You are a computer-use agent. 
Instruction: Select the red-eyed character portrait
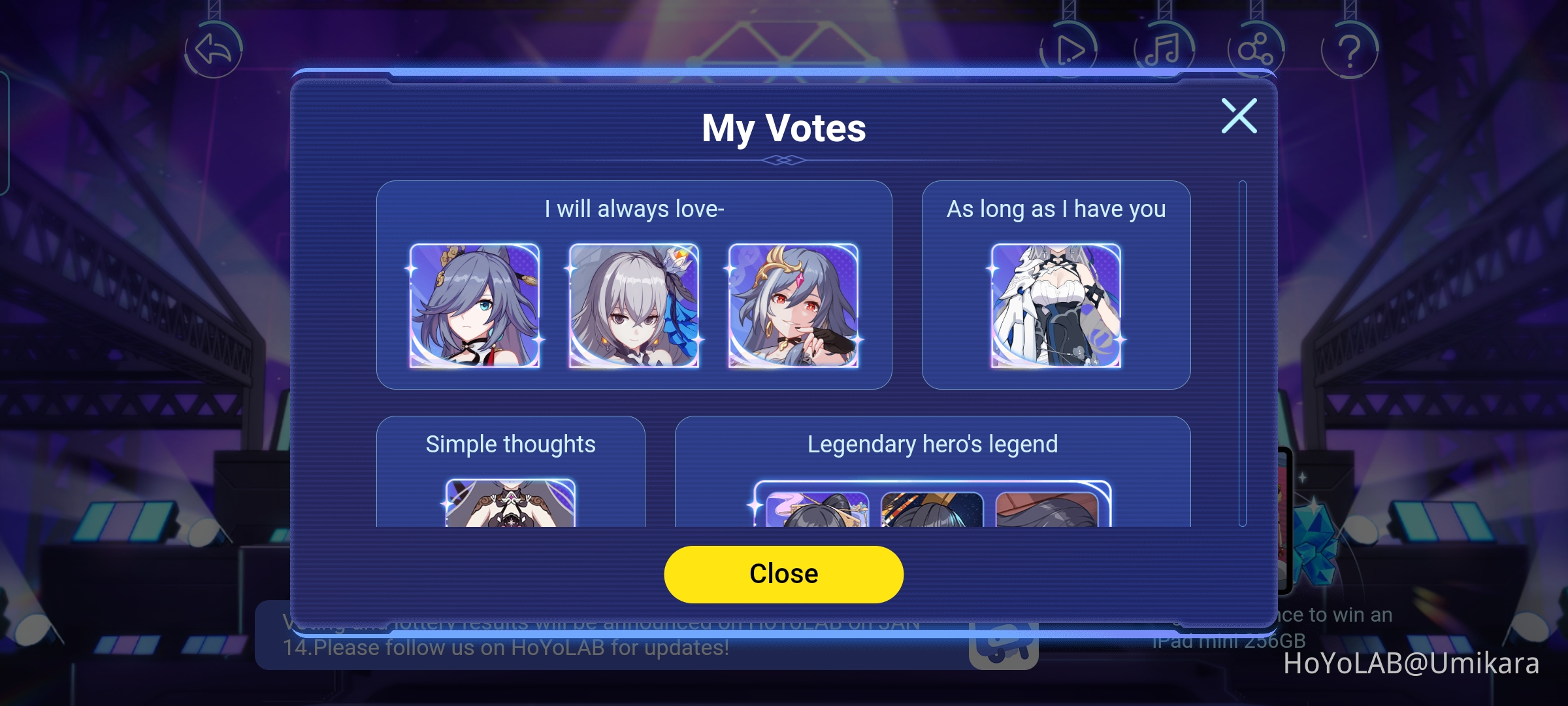pyautogui.click(x=791, y=307)
